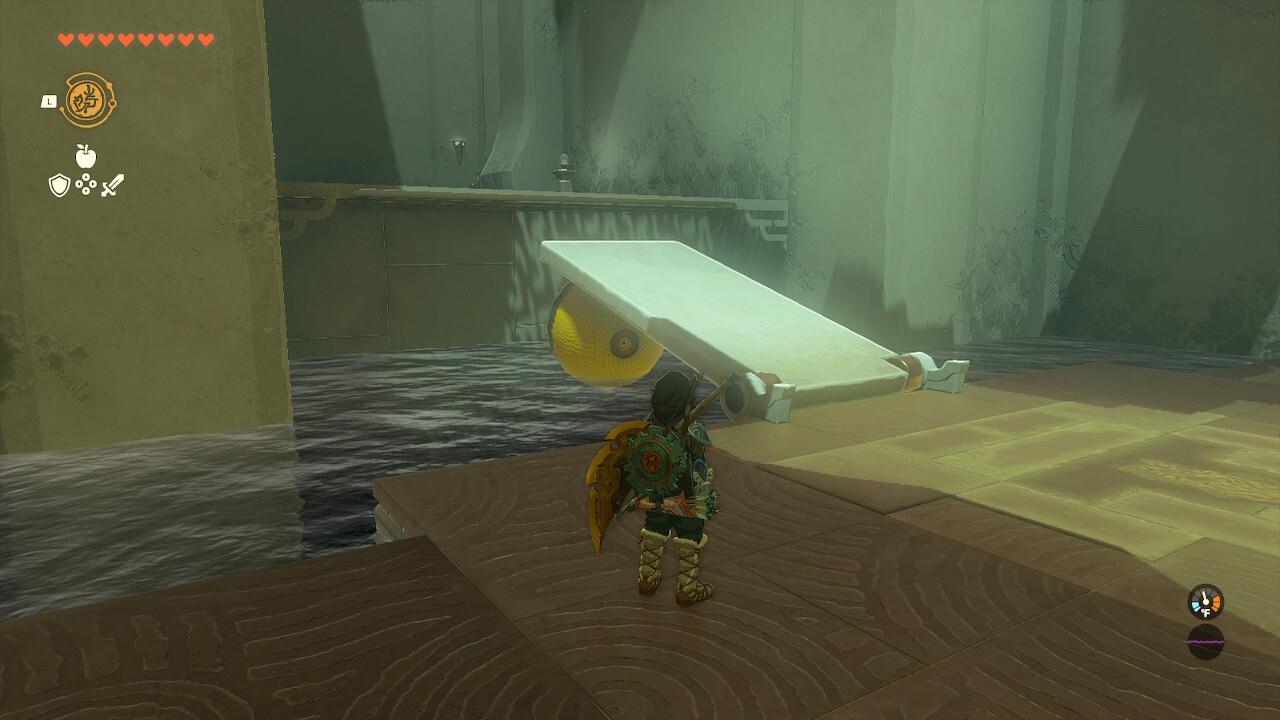
Task: Open the Fahrenheit temperature gauge
Action: [x=1205, y=602]
